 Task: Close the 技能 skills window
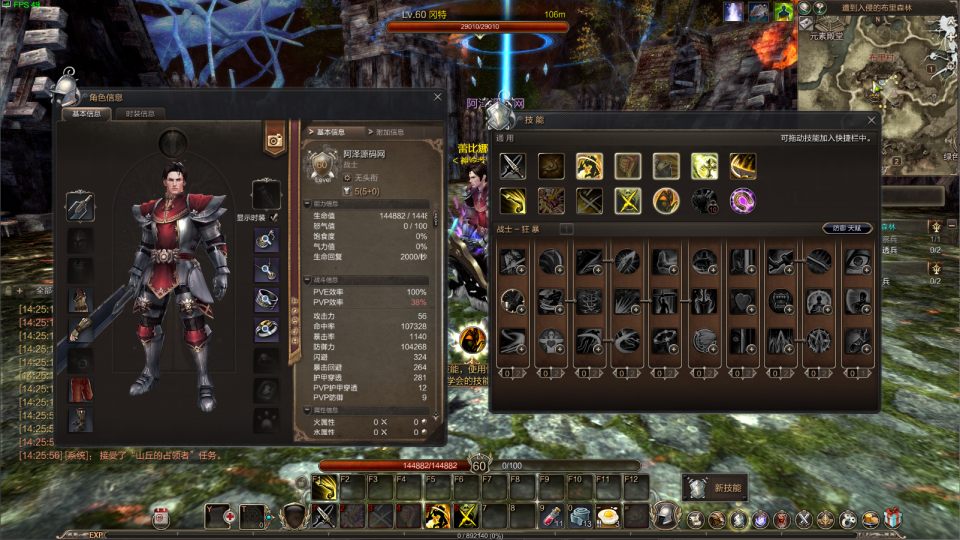pyautogui.click(x=871, y=119)
